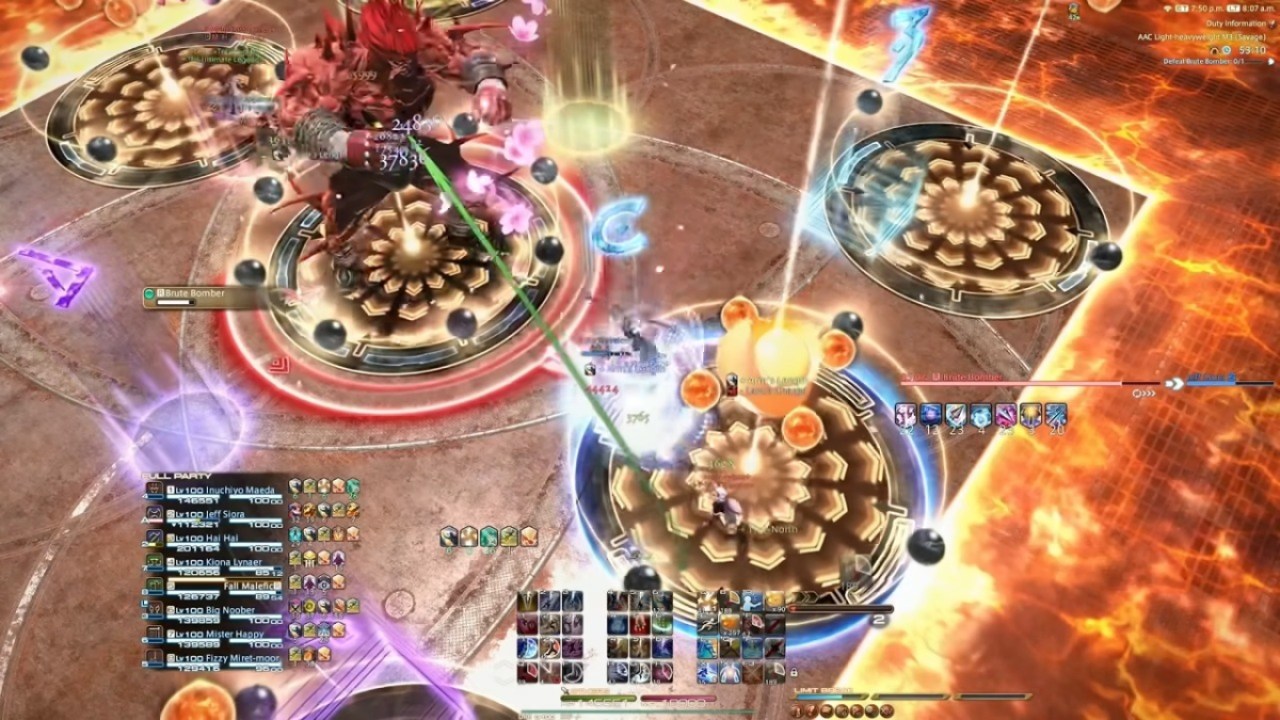Expand the Defeat Brute Bomber objective arrow
Image resolution: width=1280 pixels, height=720 pixels.
1270,62
